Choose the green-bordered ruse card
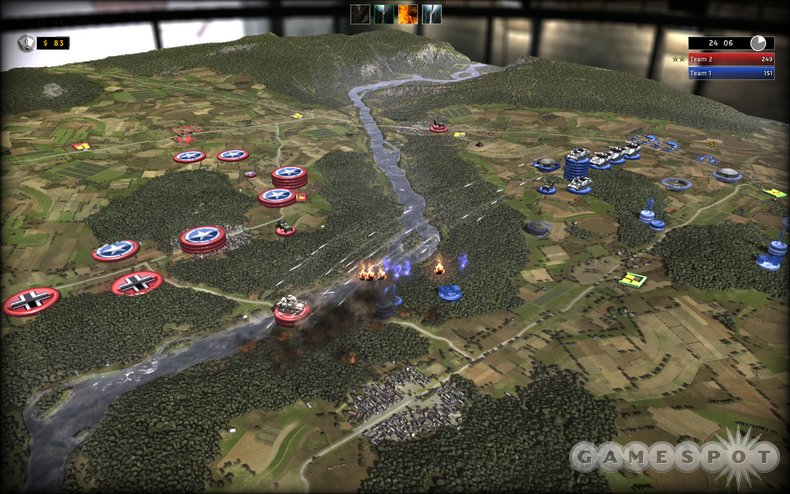Screen dimensions: 790x494 tap(384, 13)
